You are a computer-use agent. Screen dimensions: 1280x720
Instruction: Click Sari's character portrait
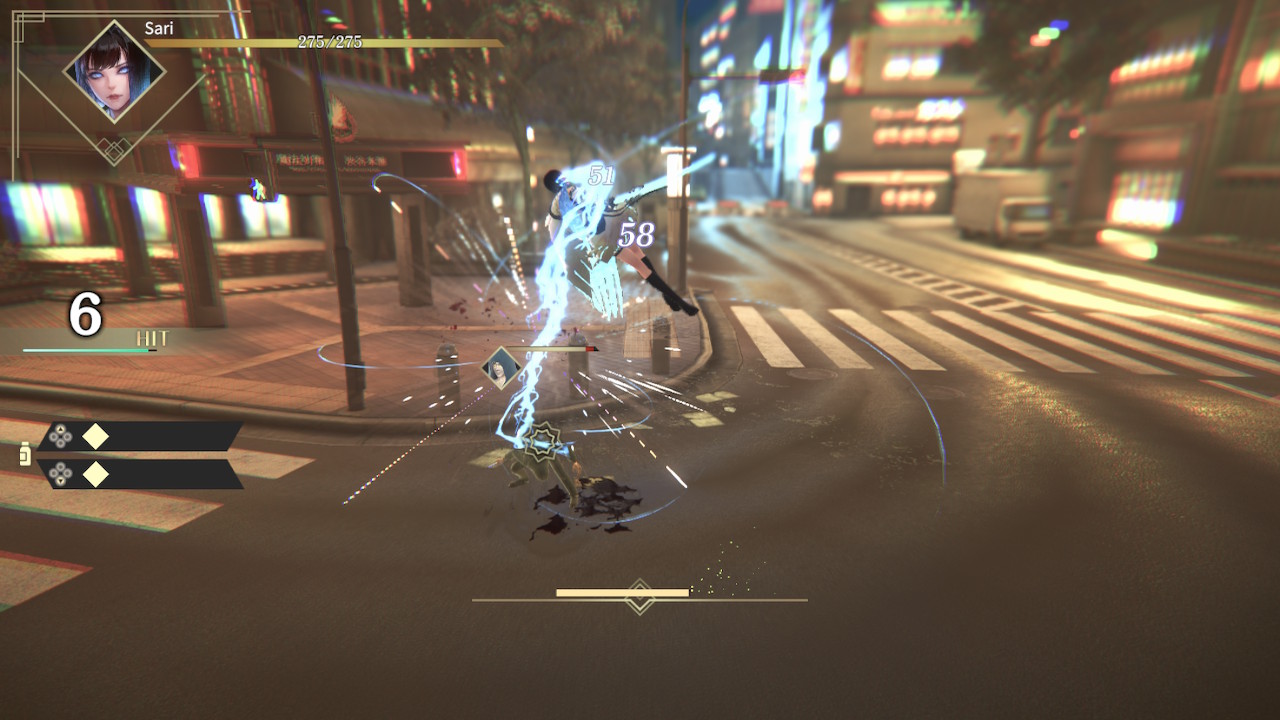click(114, 72)
